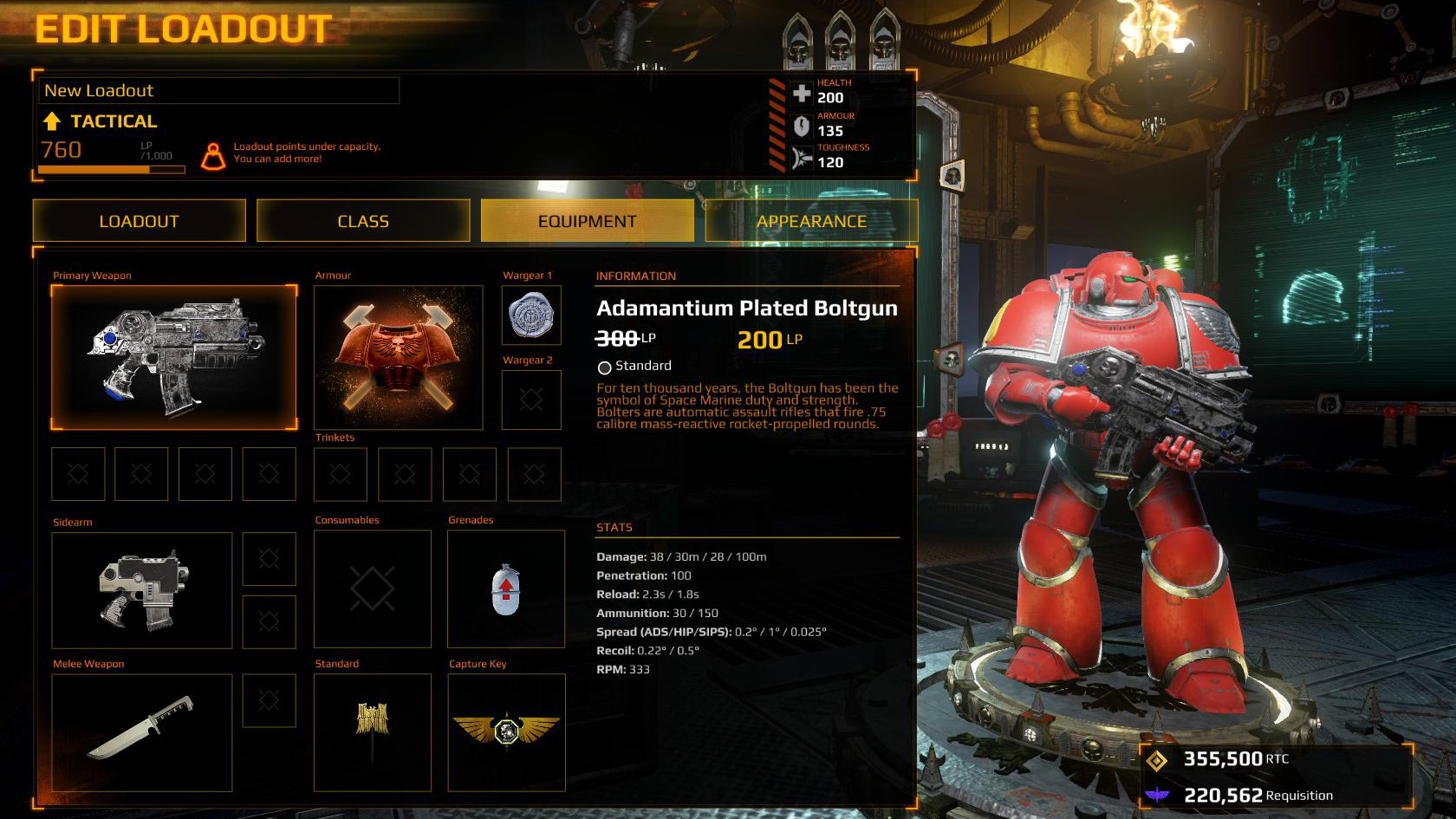The width and height of the screenshot is (1456, 819).
Task: Open the Capture Key winged emblem slot
Action: (506, 732)
